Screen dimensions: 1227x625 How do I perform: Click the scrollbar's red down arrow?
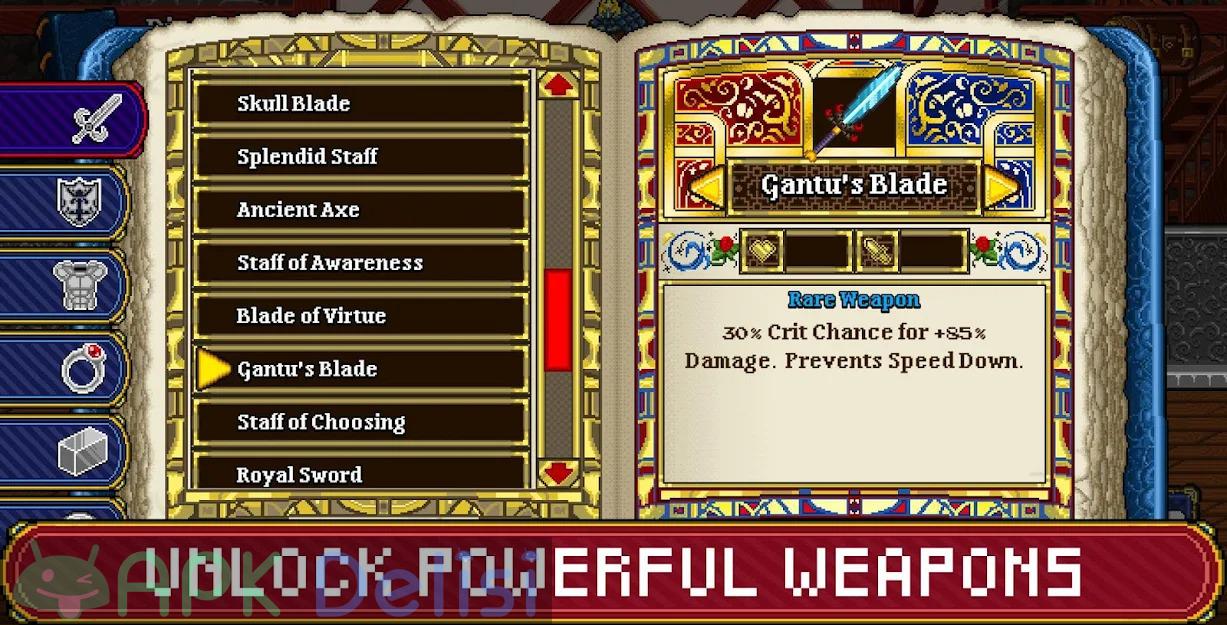click(x=558, y=470)
